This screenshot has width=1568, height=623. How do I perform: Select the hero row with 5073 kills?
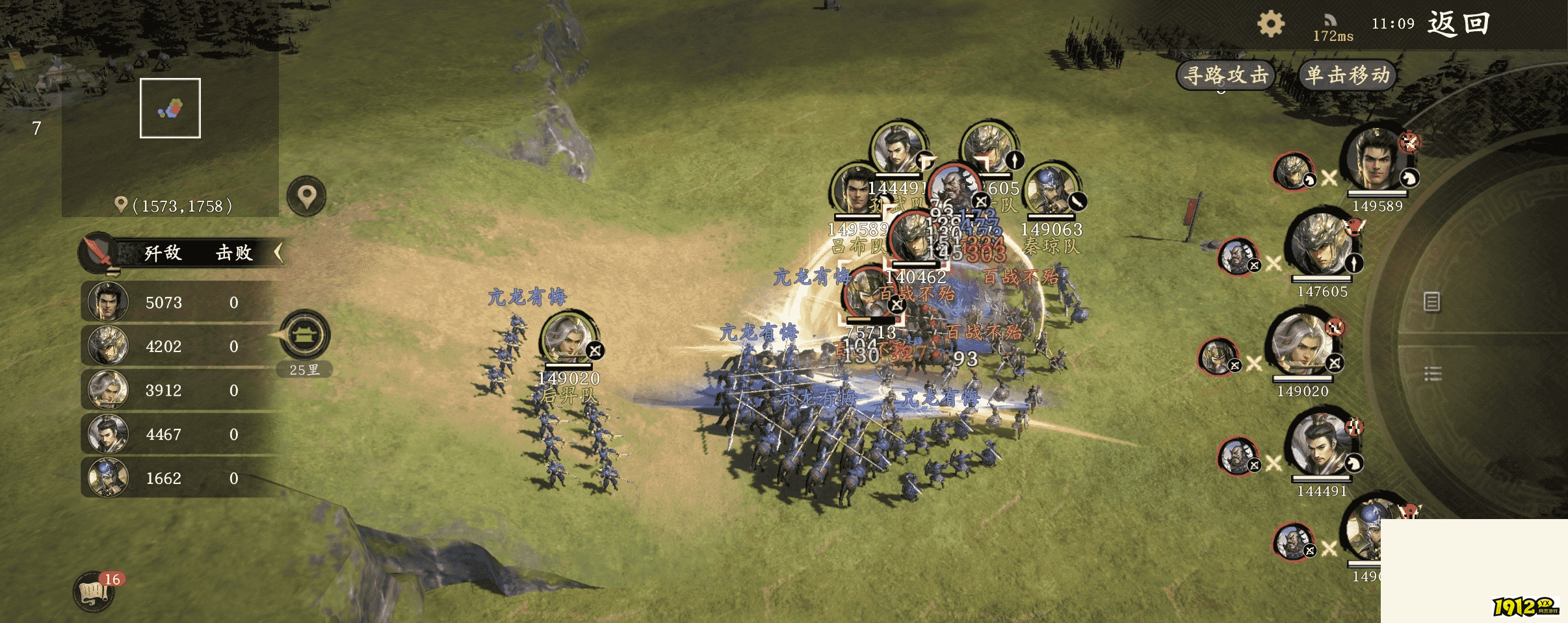click(x=182, y=302)
